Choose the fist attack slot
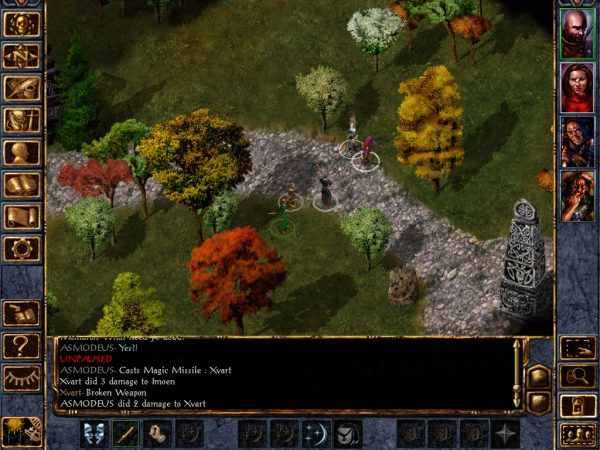Viewport: 600px width, 450px height. [158, 433]
